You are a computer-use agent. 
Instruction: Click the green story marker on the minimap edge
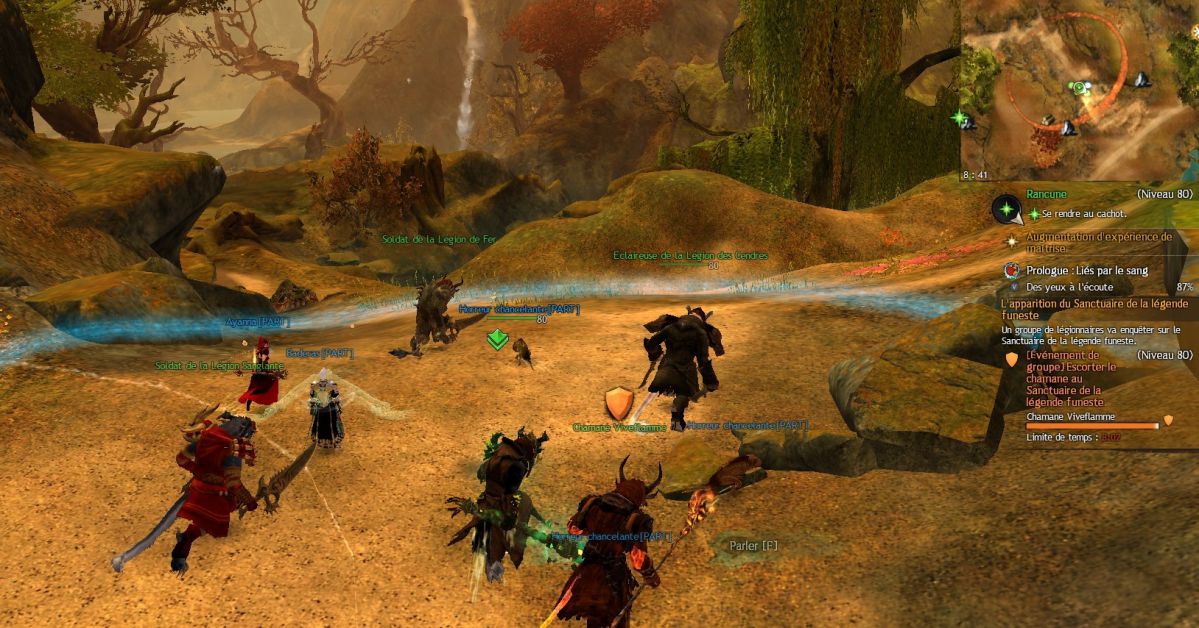962,118
